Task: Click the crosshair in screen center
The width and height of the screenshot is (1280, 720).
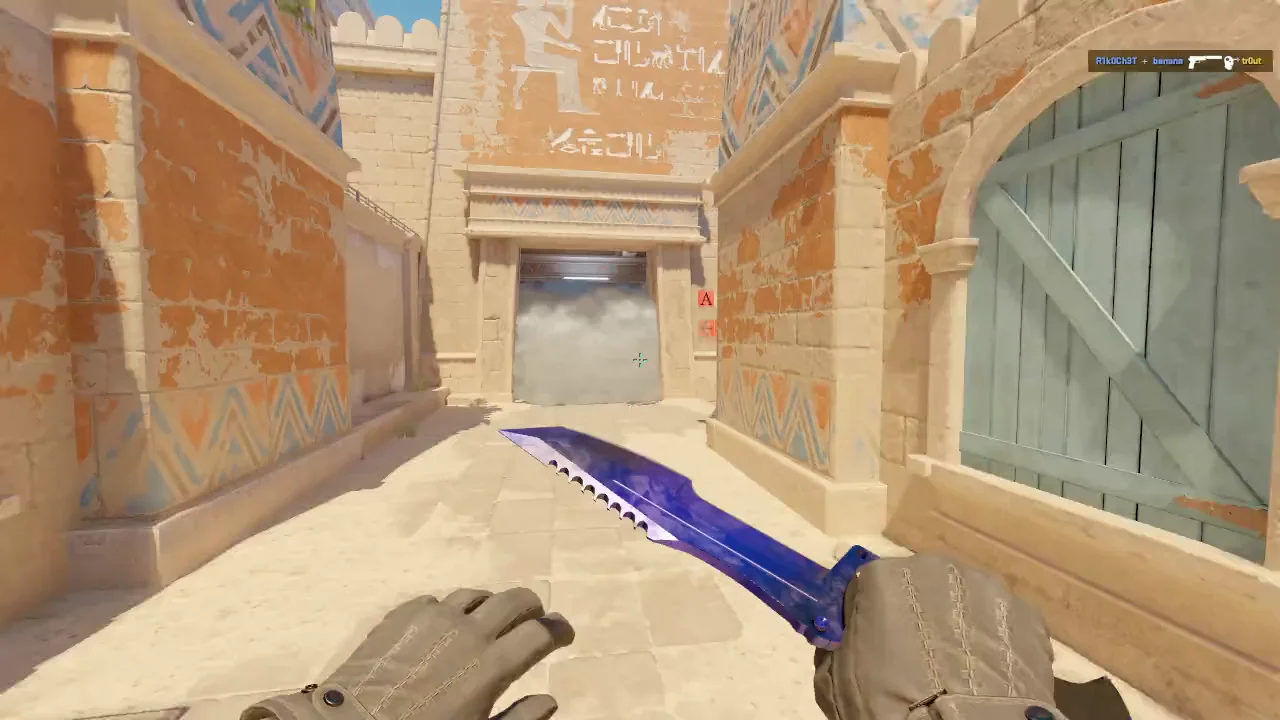Action: (x=639, y=360)
